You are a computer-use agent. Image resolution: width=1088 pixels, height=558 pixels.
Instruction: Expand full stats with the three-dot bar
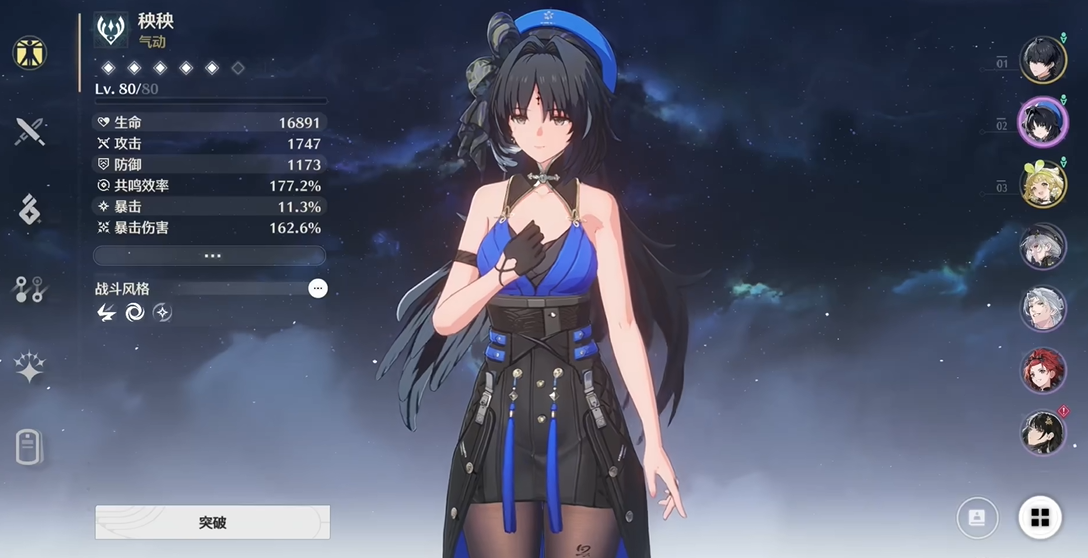(211, 256)
